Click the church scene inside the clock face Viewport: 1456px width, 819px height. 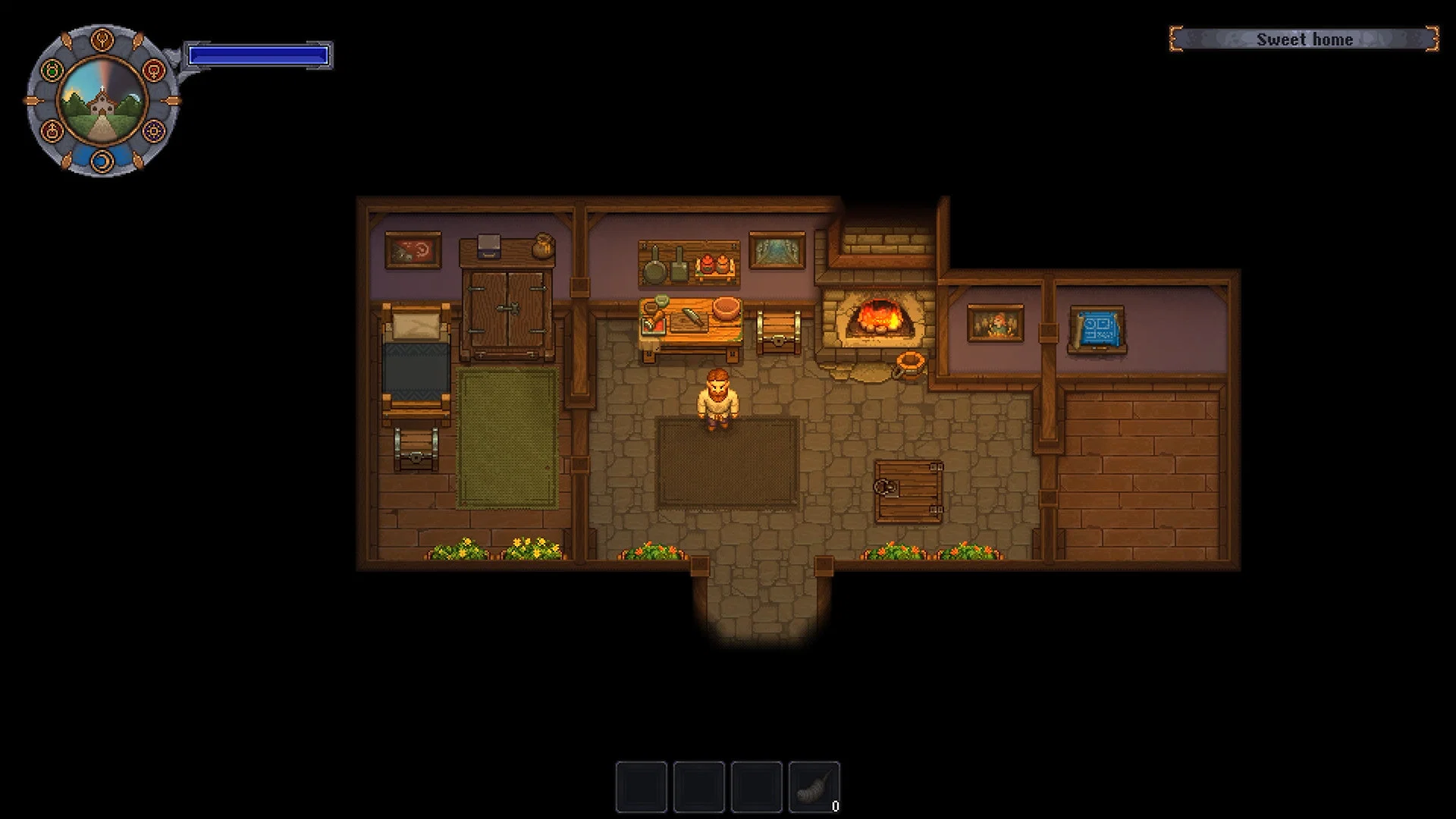(102, 102)
